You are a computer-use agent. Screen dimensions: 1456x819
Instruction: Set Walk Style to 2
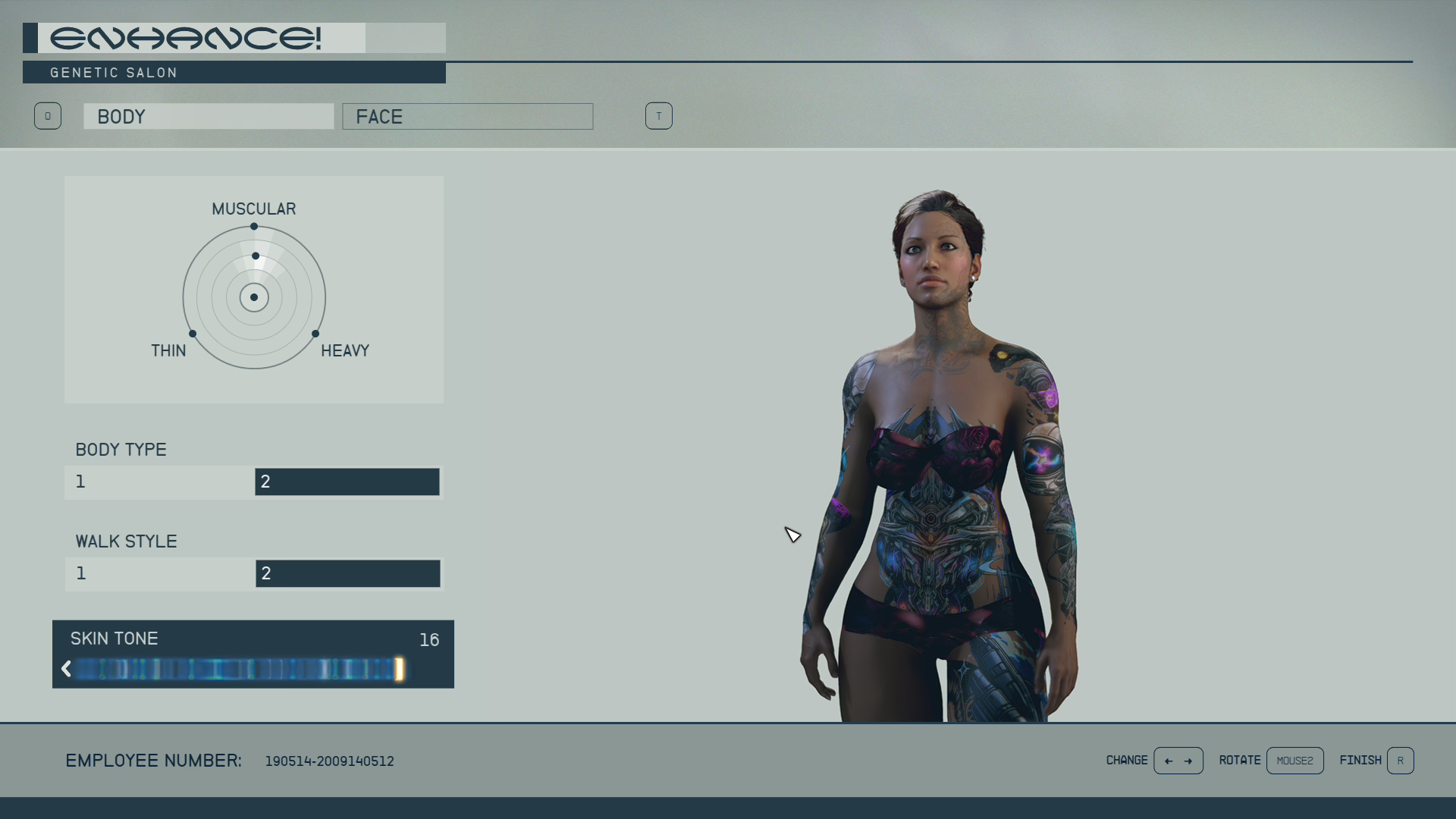347,574
